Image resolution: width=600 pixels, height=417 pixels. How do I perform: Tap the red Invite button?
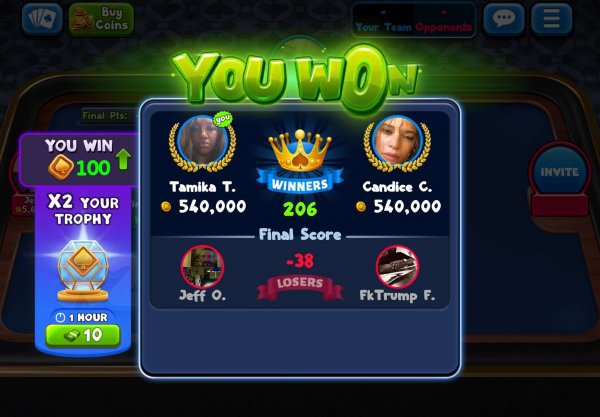559,171
